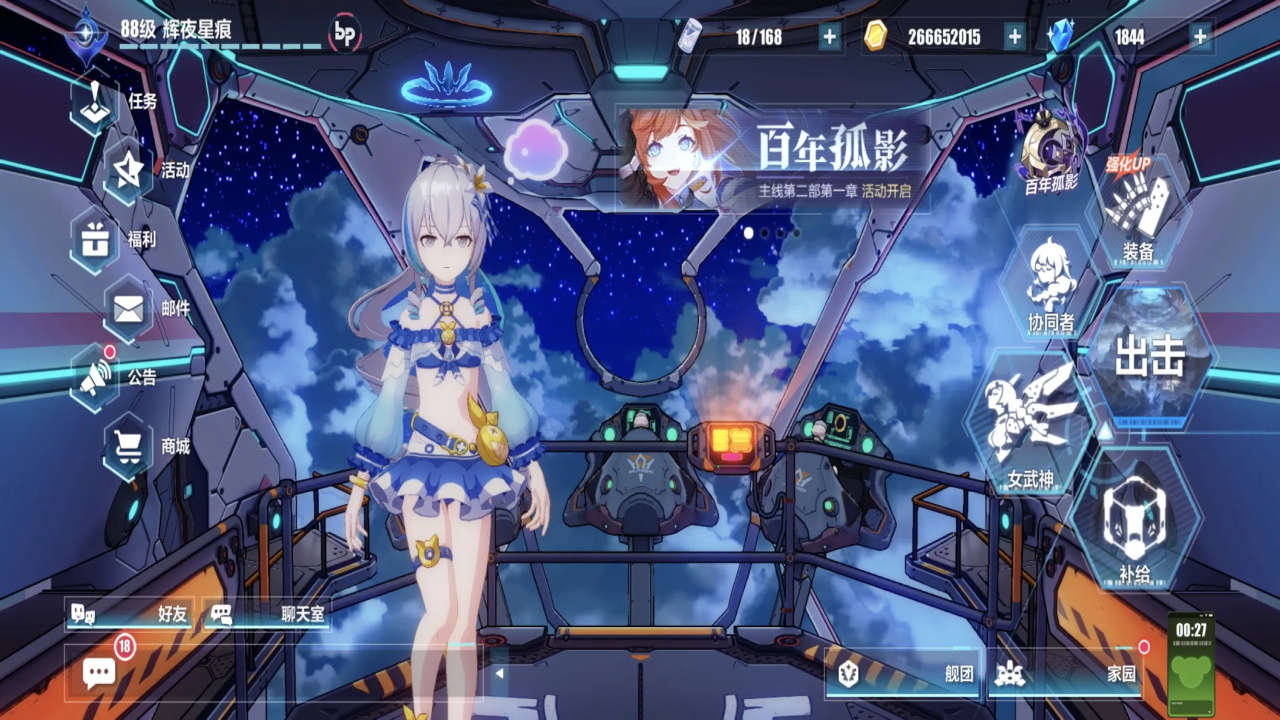1280x720 pixels.
Task: Check the 邮件 mailbox
Action: 130,309
